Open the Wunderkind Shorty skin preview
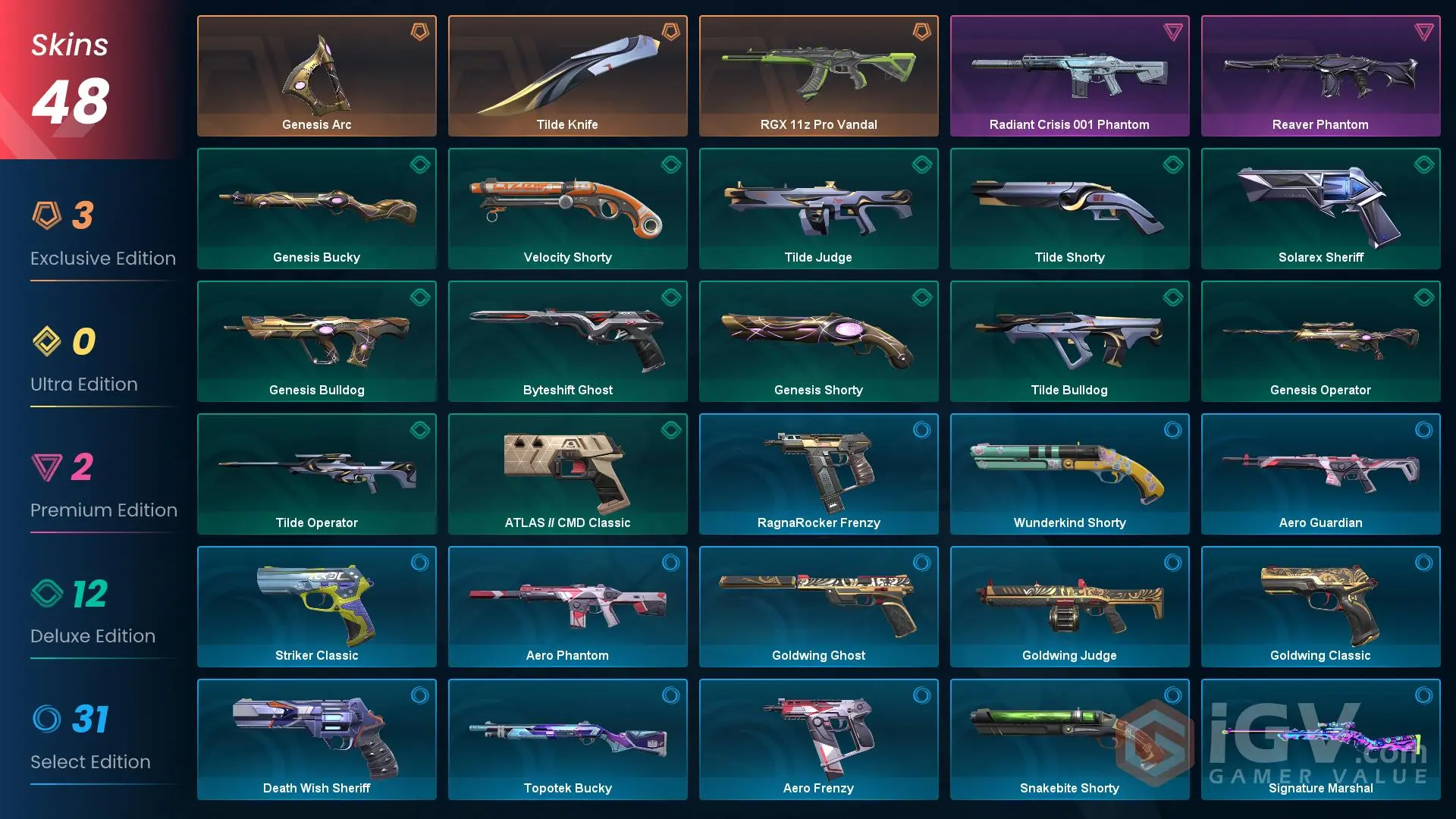Viewport: 1456px width, 819px height. tap(1069, 473)
